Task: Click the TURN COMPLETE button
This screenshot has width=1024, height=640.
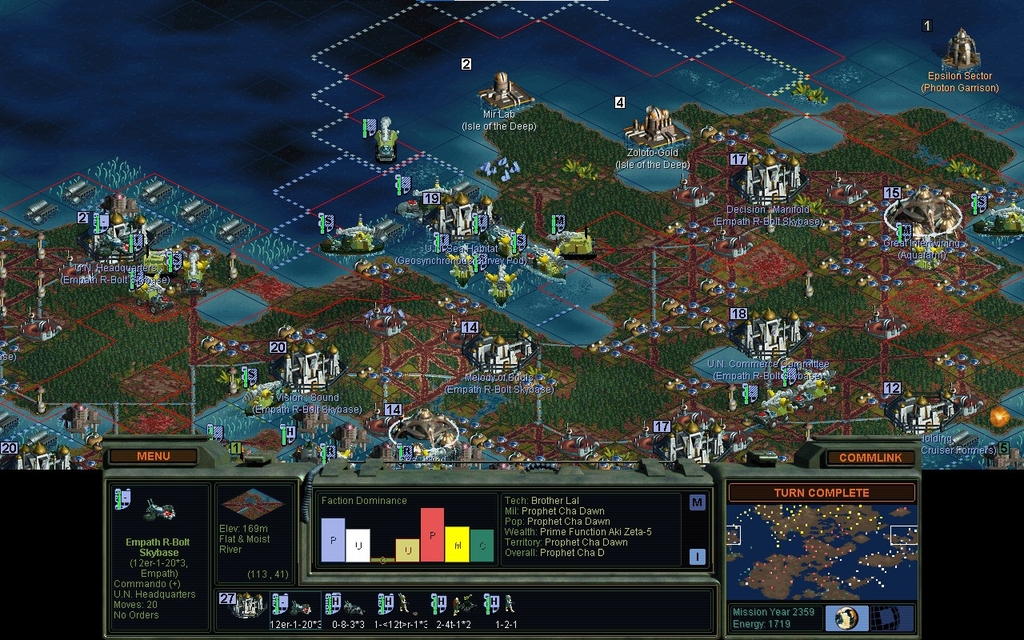Action: [x=821, y=493]
